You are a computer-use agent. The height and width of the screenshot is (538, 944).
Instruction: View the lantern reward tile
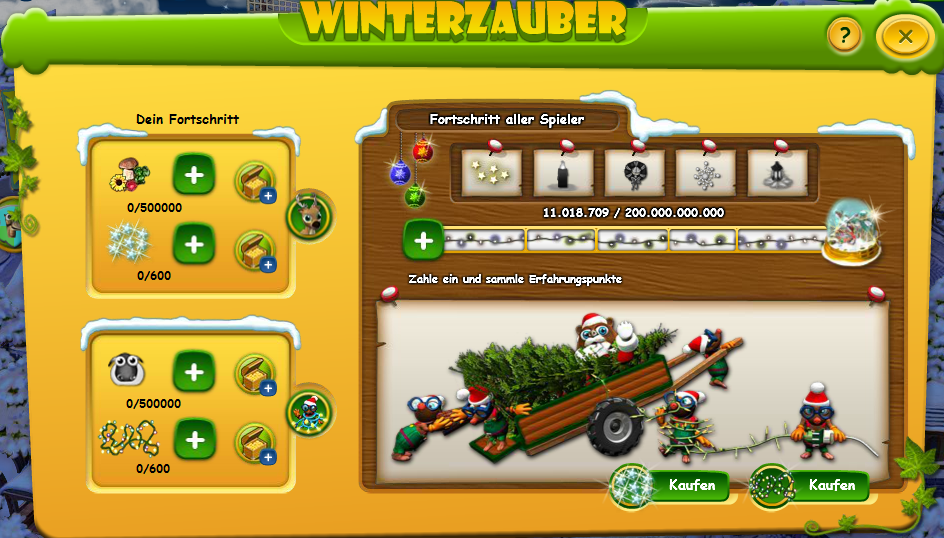point(777,173)
